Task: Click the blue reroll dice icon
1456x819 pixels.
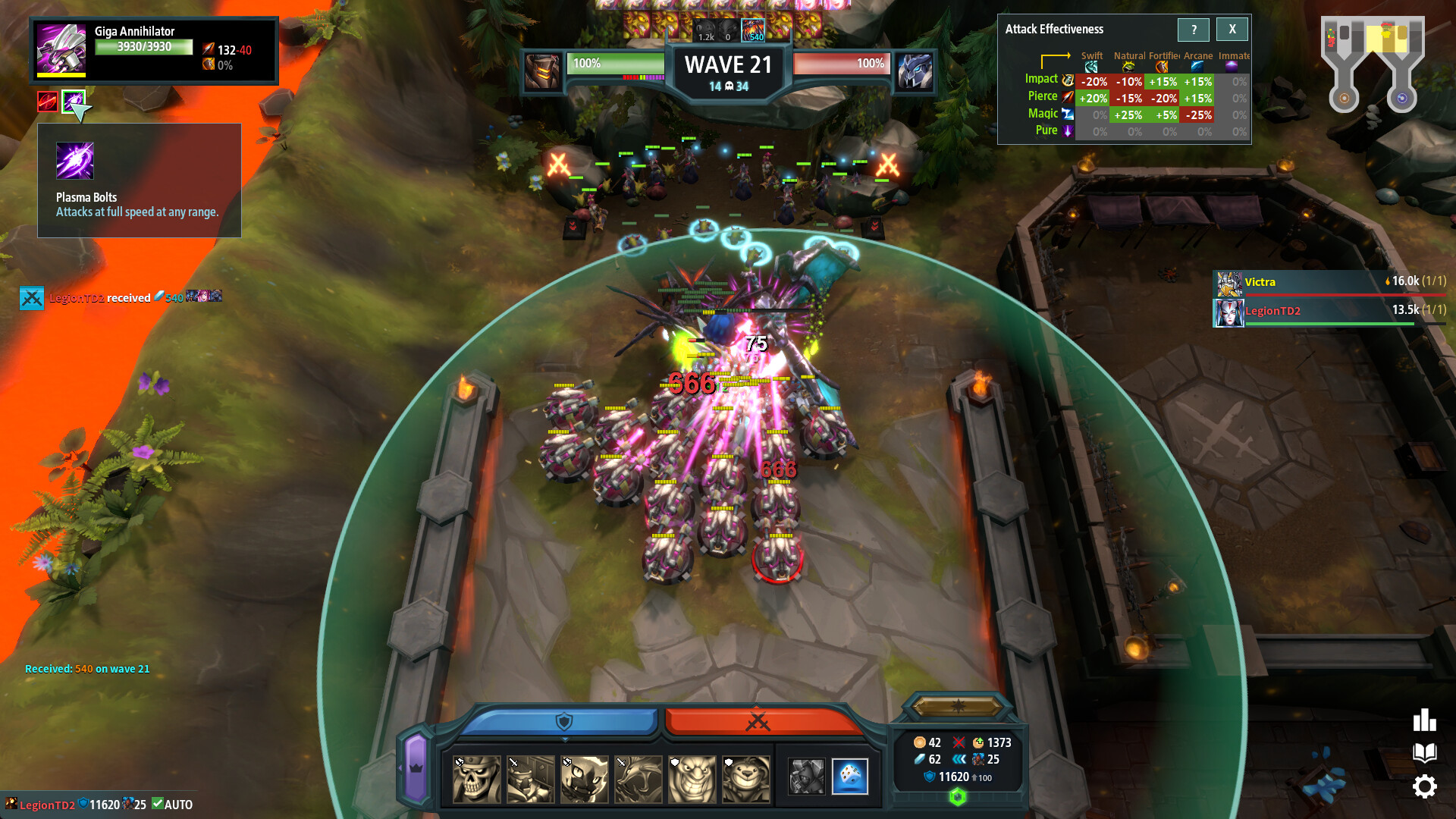Action: pyautogui.click(x=851, y=777)
